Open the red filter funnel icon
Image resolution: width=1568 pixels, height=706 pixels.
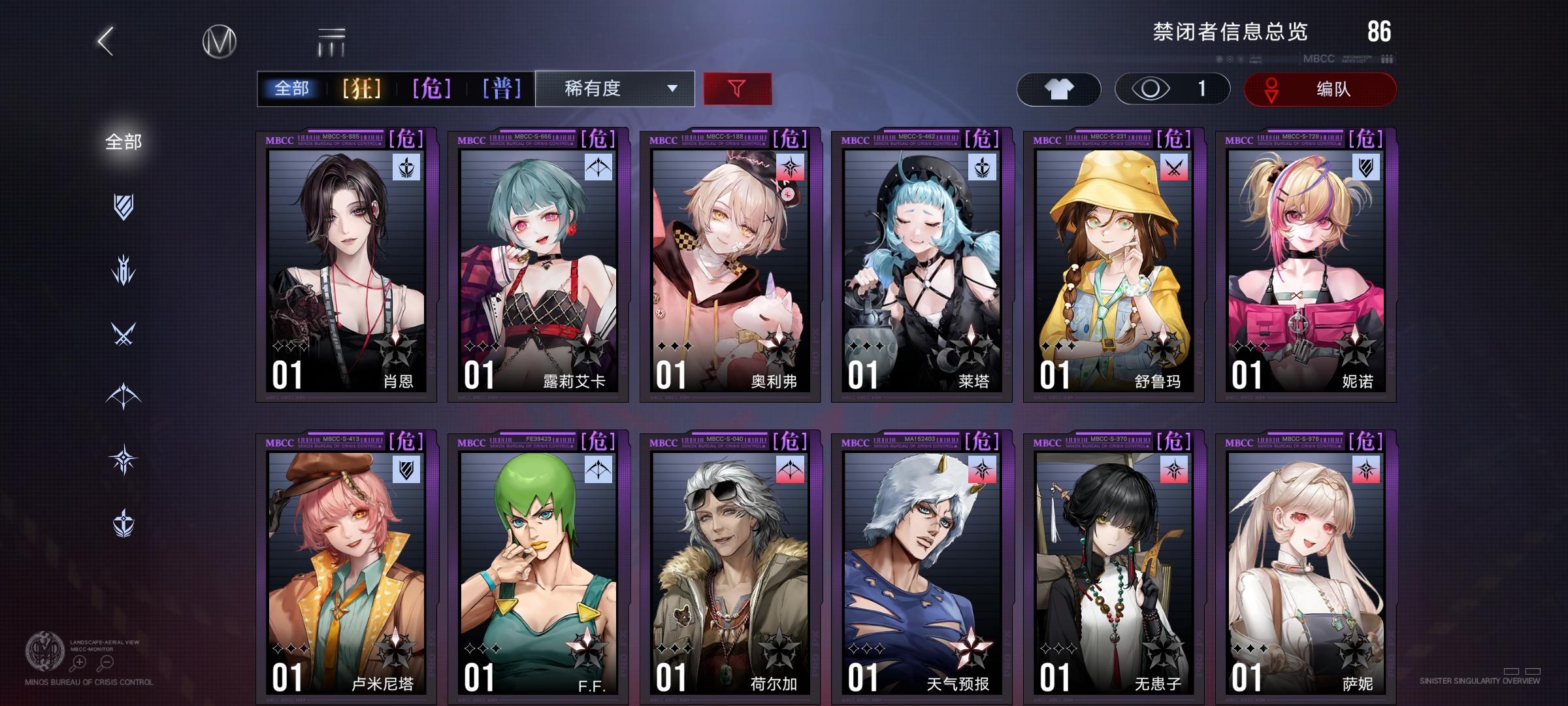pyautogui.click(x=737, y=89)
